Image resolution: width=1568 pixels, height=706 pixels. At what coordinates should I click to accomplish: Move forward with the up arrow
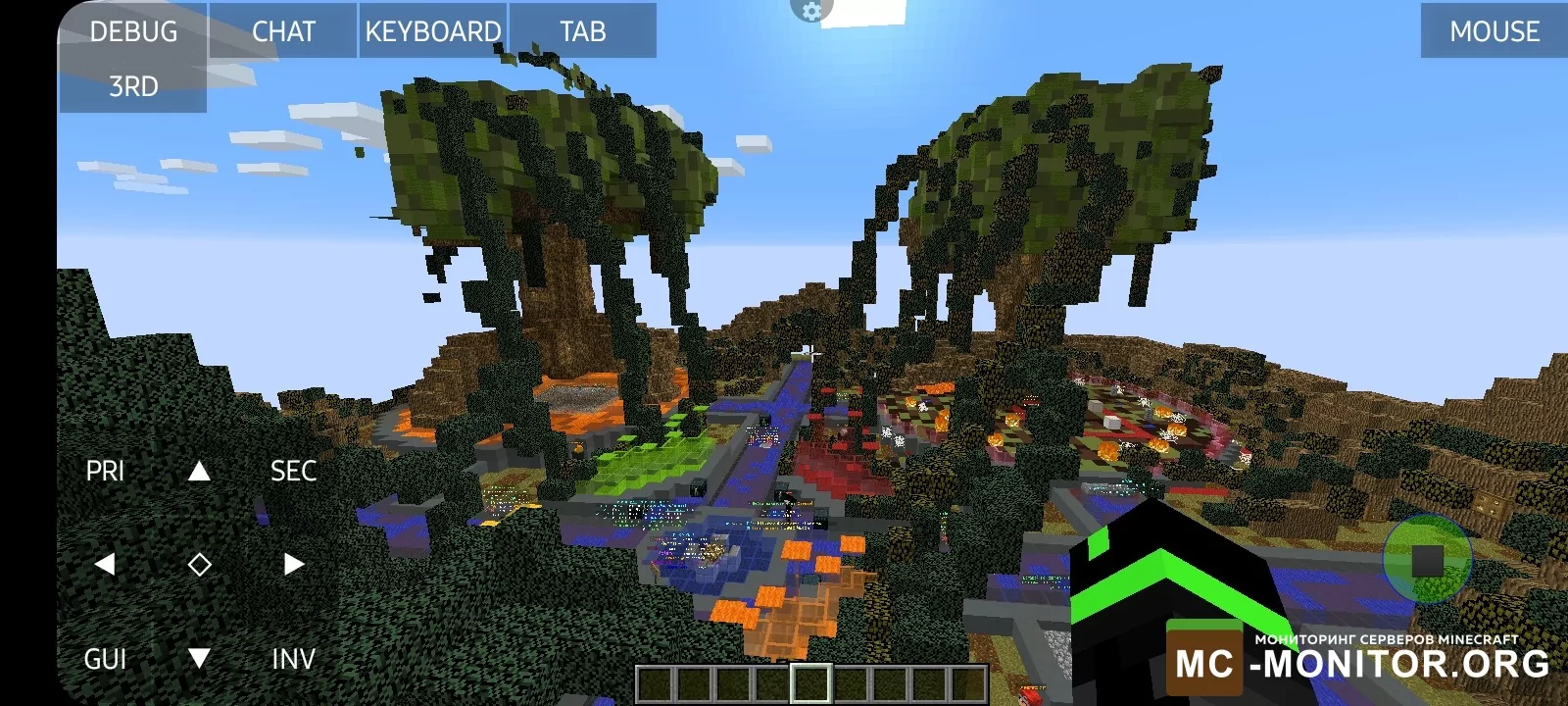pos(199,471)
